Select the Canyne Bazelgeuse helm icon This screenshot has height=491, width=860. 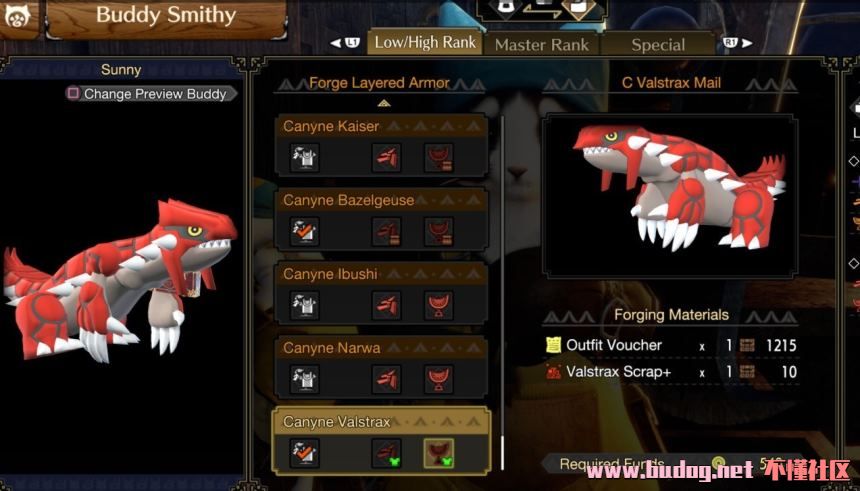pos(387,231)
